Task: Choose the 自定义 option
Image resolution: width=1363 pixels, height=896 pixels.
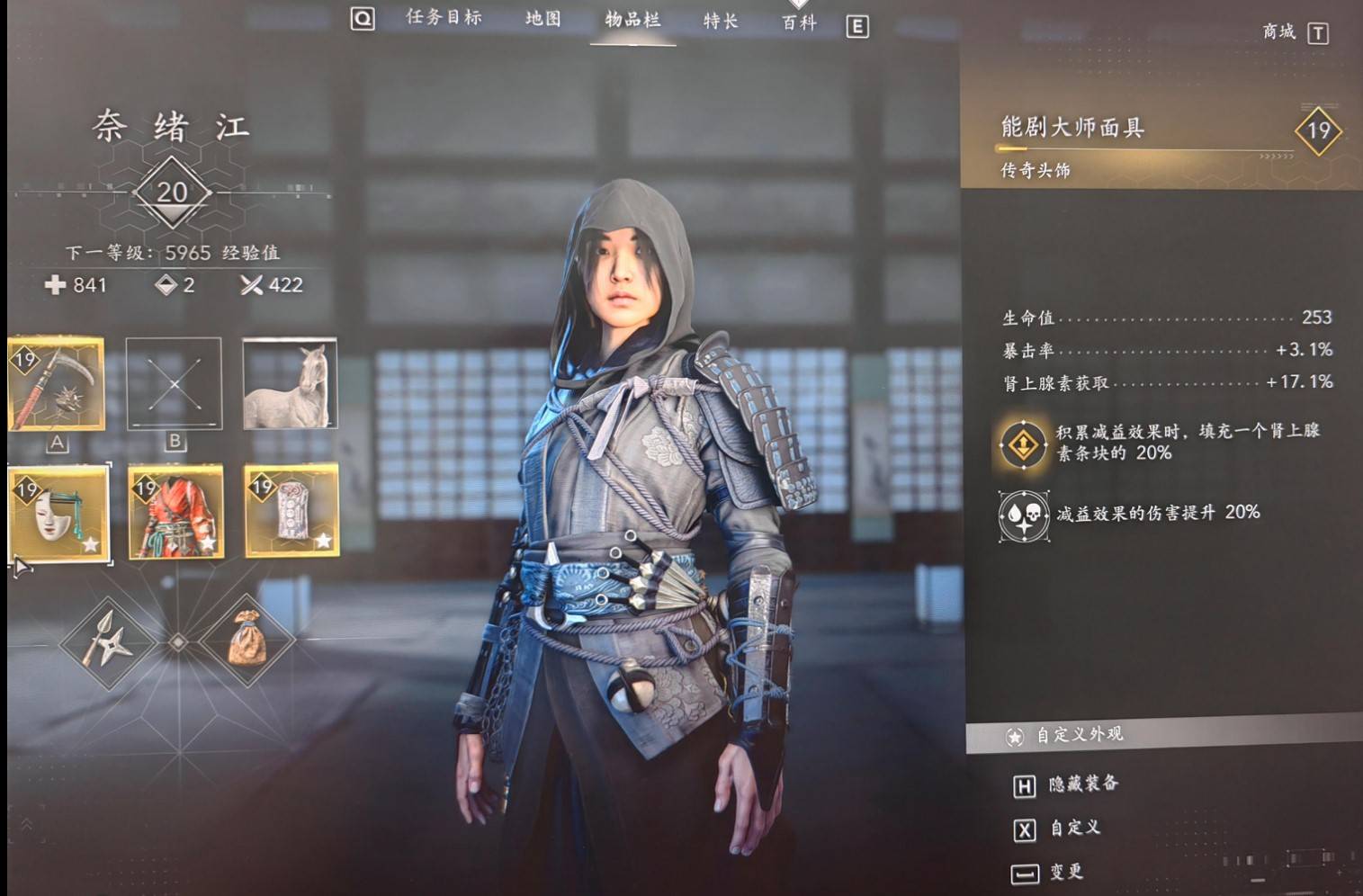Action: (1075, 828)
